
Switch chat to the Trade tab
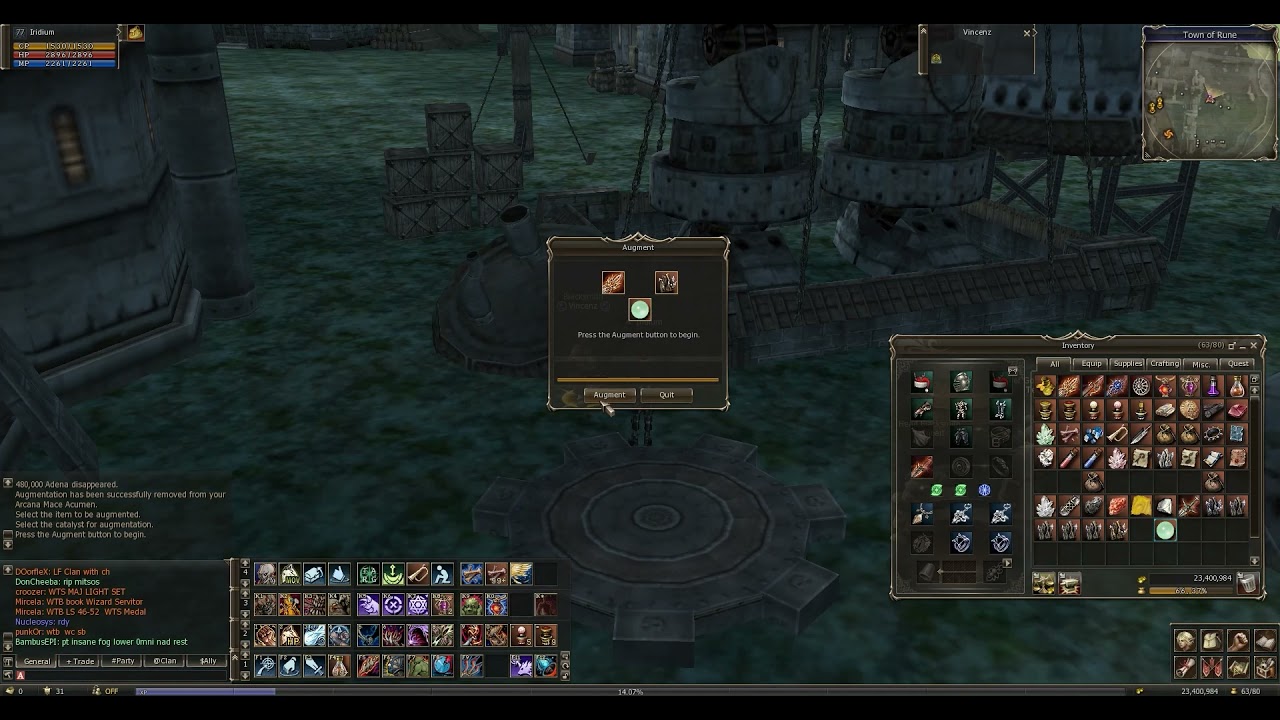[81, 661]
